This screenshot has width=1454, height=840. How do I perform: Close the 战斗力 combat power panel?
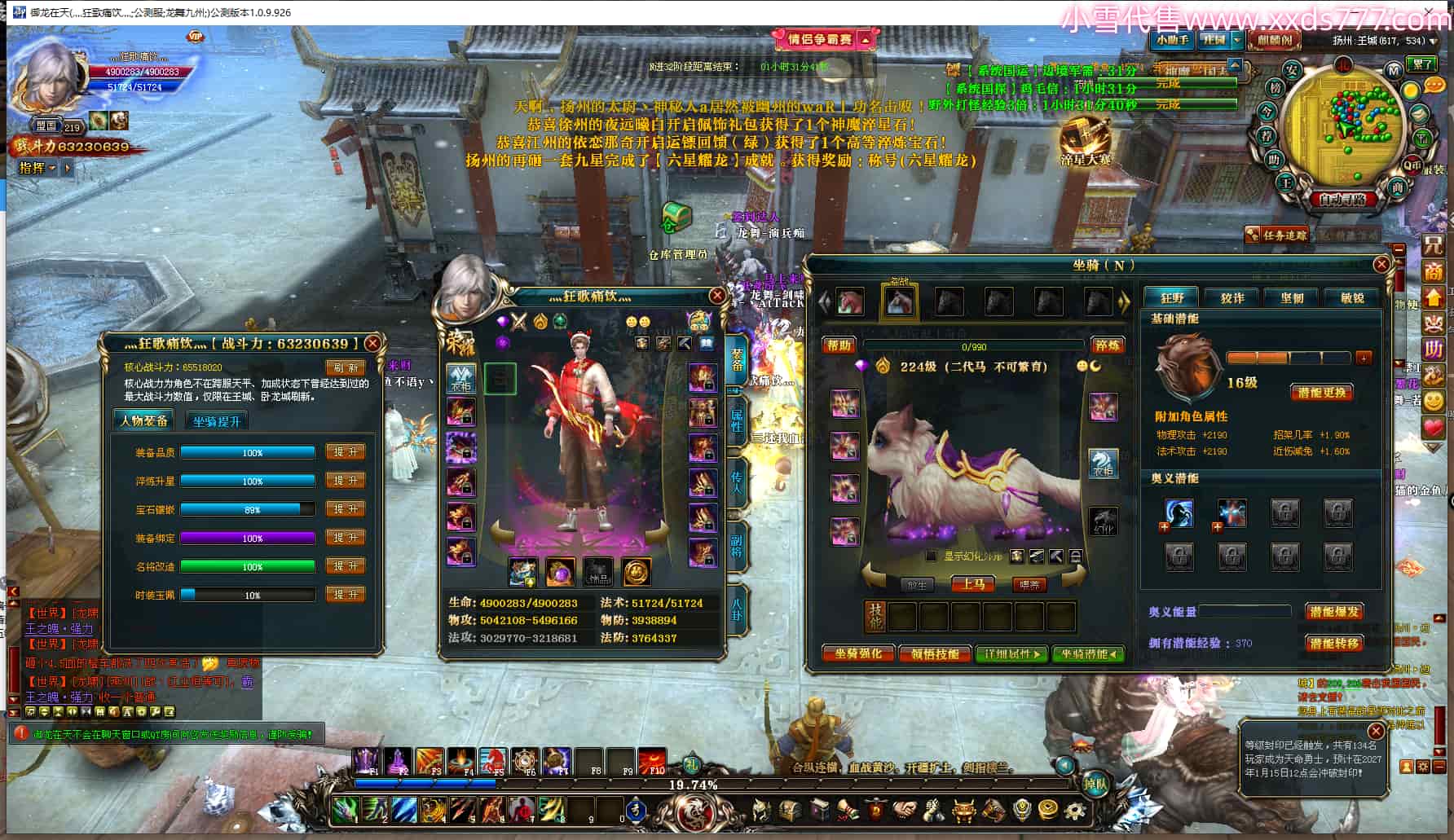click(x=372, y=344)
